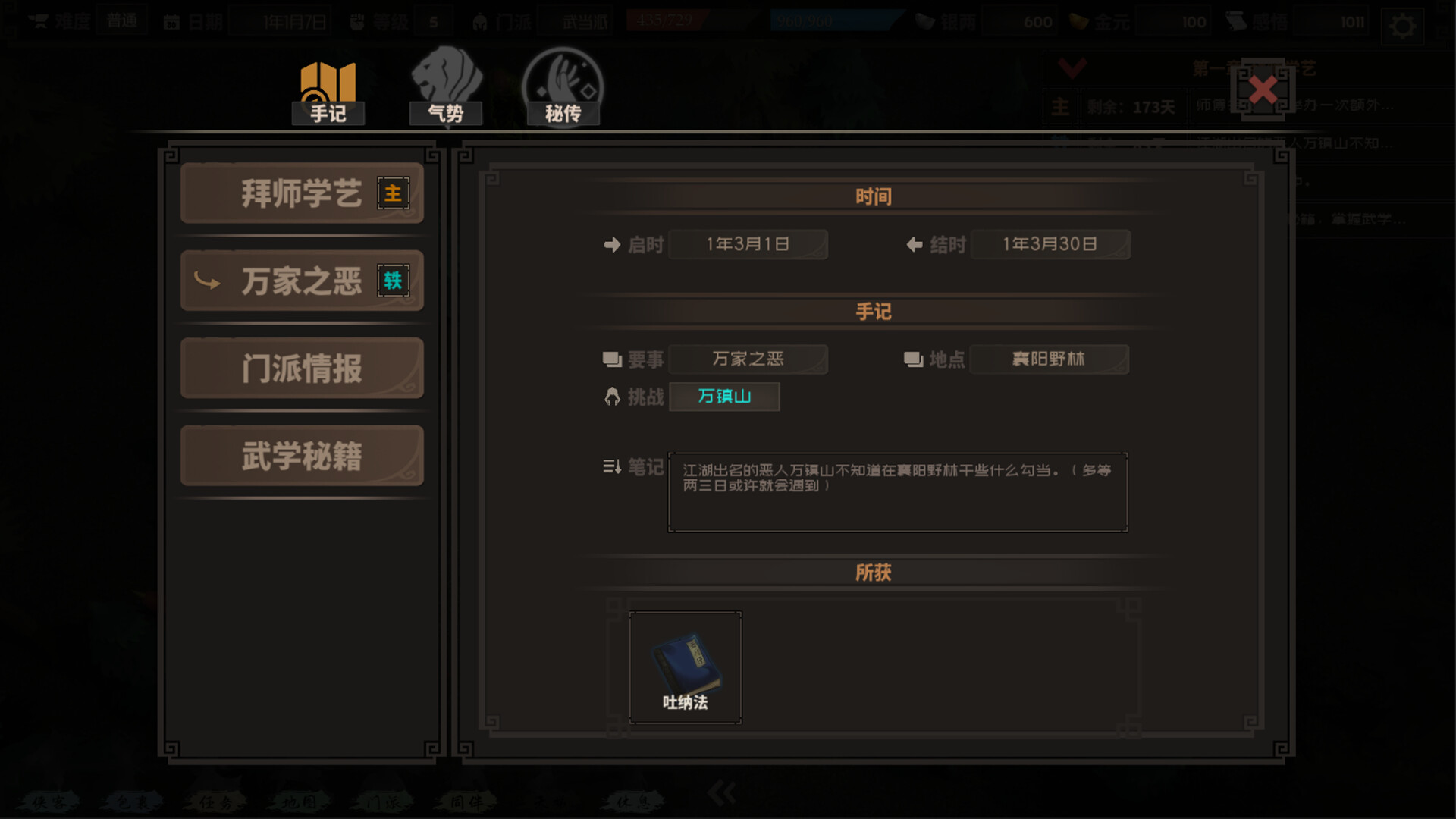
Task: Click the helmet icon beside 挑战
Action: click(611, 396)
